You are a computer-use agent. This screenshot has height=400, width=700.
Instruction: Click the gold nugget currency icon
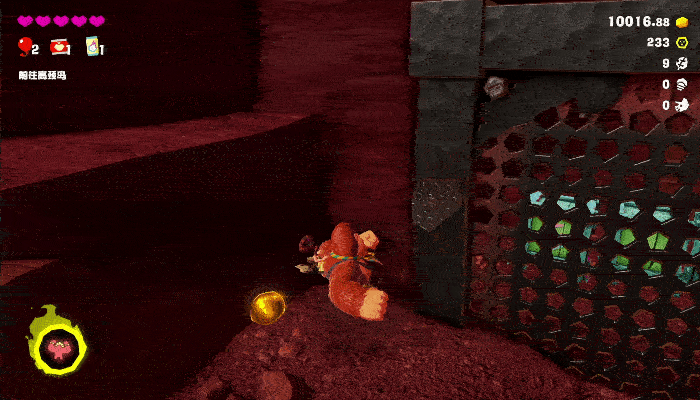[x=682, y=21]
